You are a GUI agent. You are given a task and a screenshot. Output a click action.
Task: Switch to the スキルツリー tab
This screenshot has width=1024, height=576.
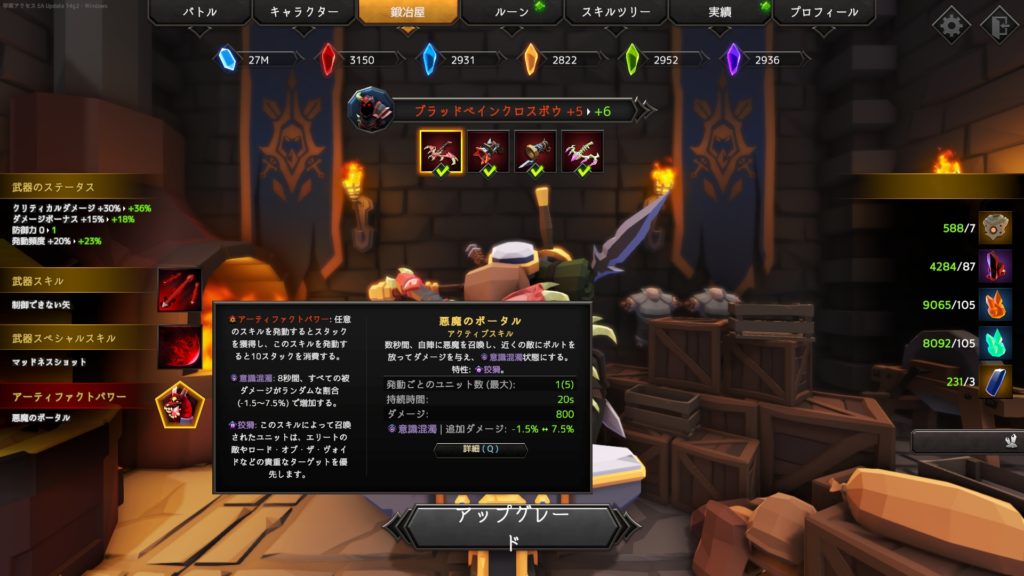click(x=616, y=13)
